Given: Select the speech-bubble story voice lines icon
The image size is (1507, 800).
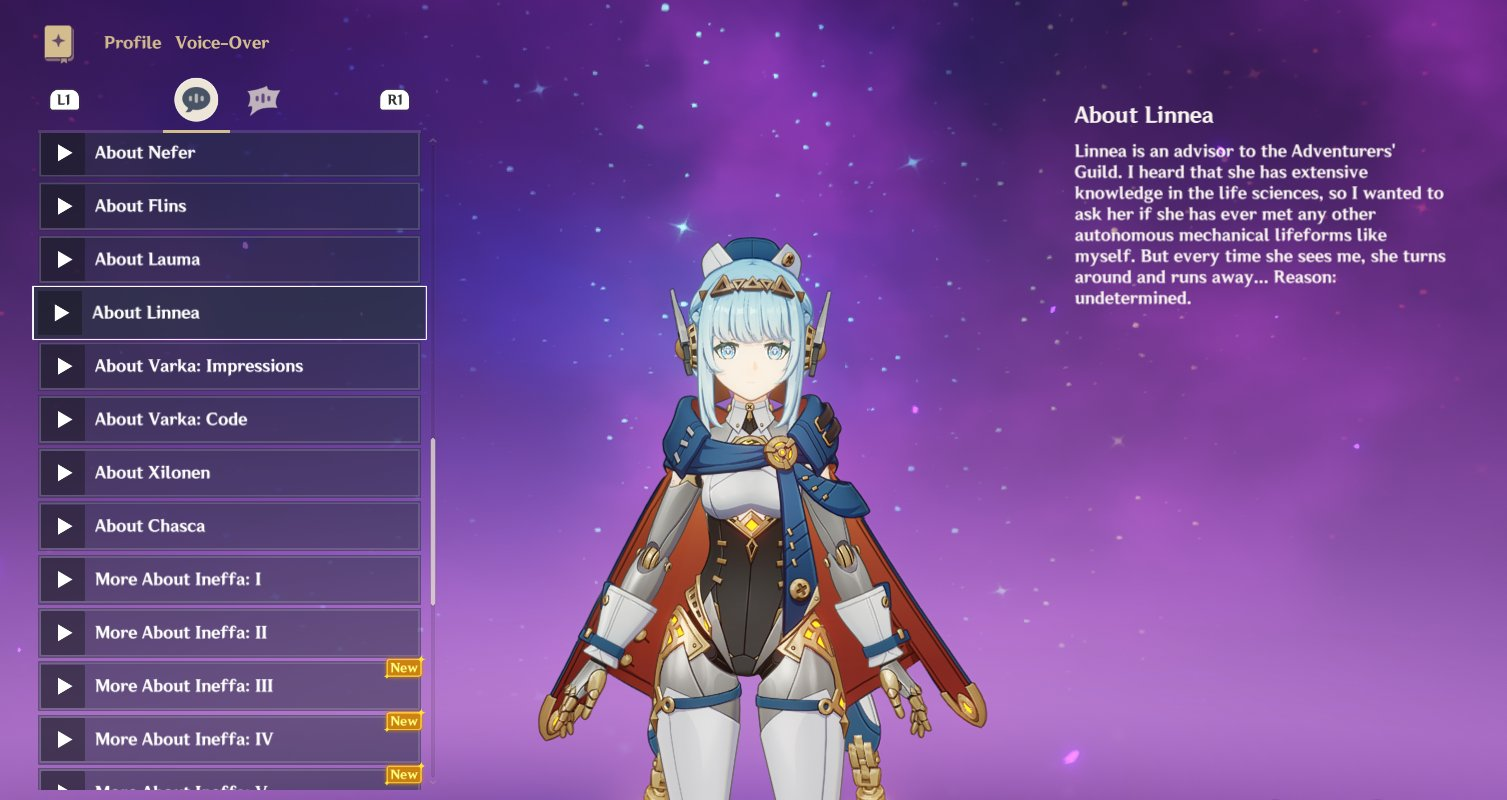Looking at the screenshot, I should [196, 99].
